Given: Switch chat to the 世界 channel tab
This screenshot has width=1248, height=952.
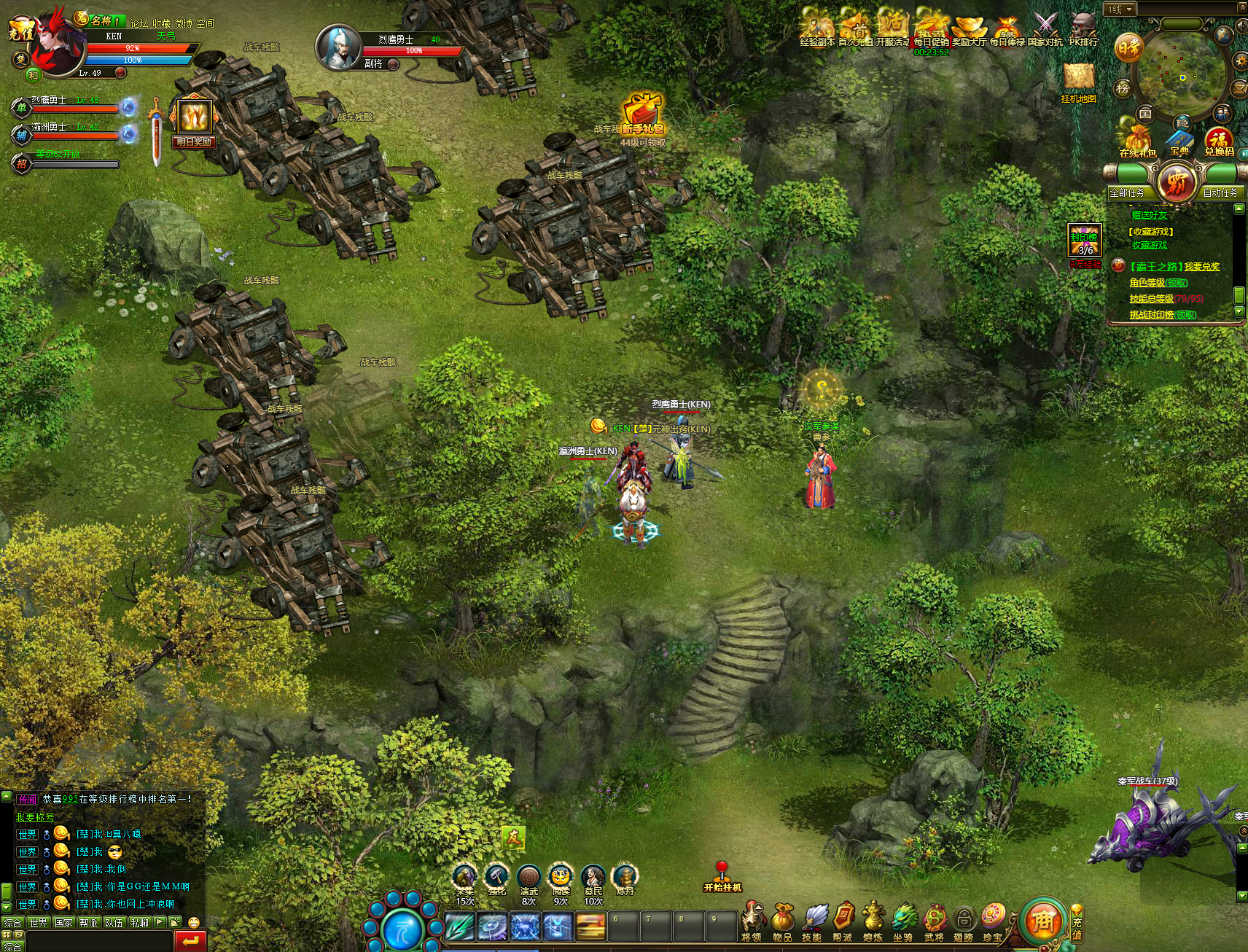Looking at the screenshot, I should pyautogui.click(x=38, y=922).
